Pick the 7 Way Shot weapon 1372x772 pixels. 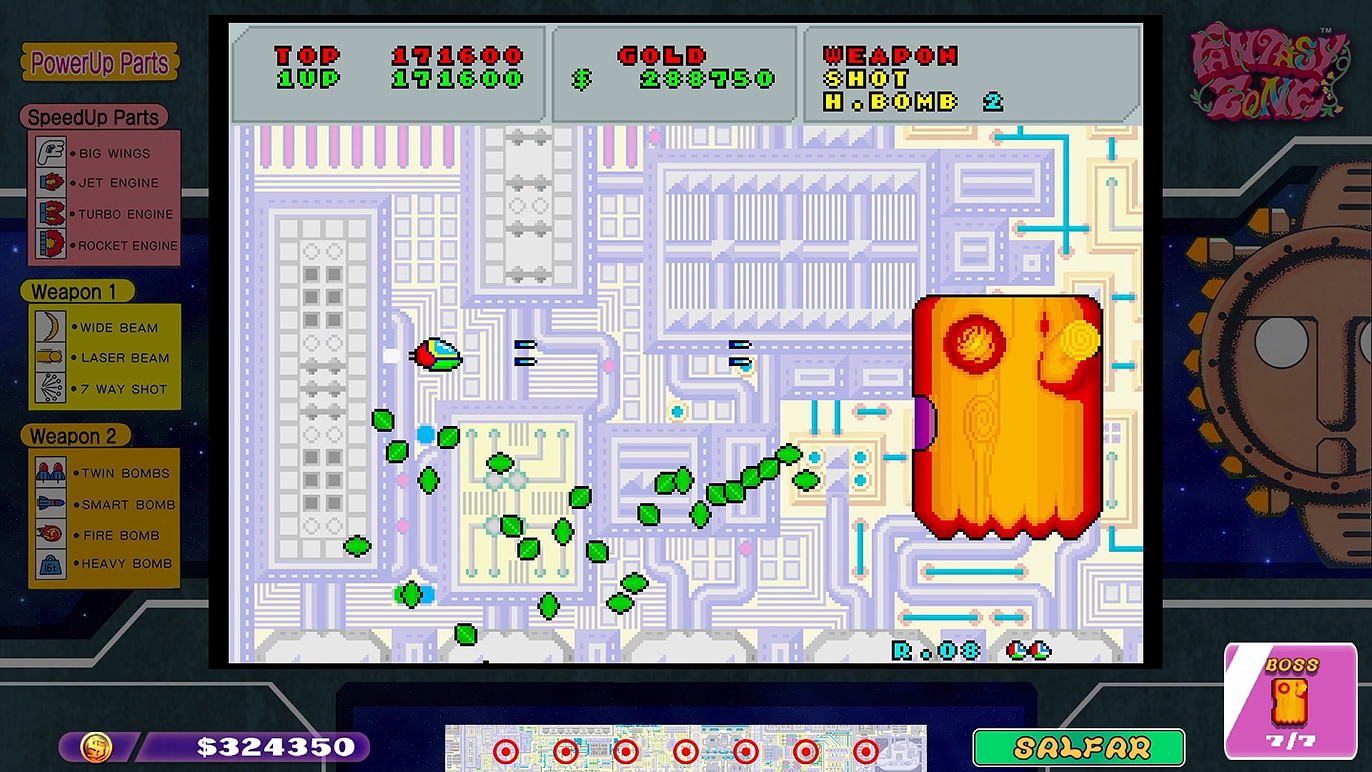point(104,389)
